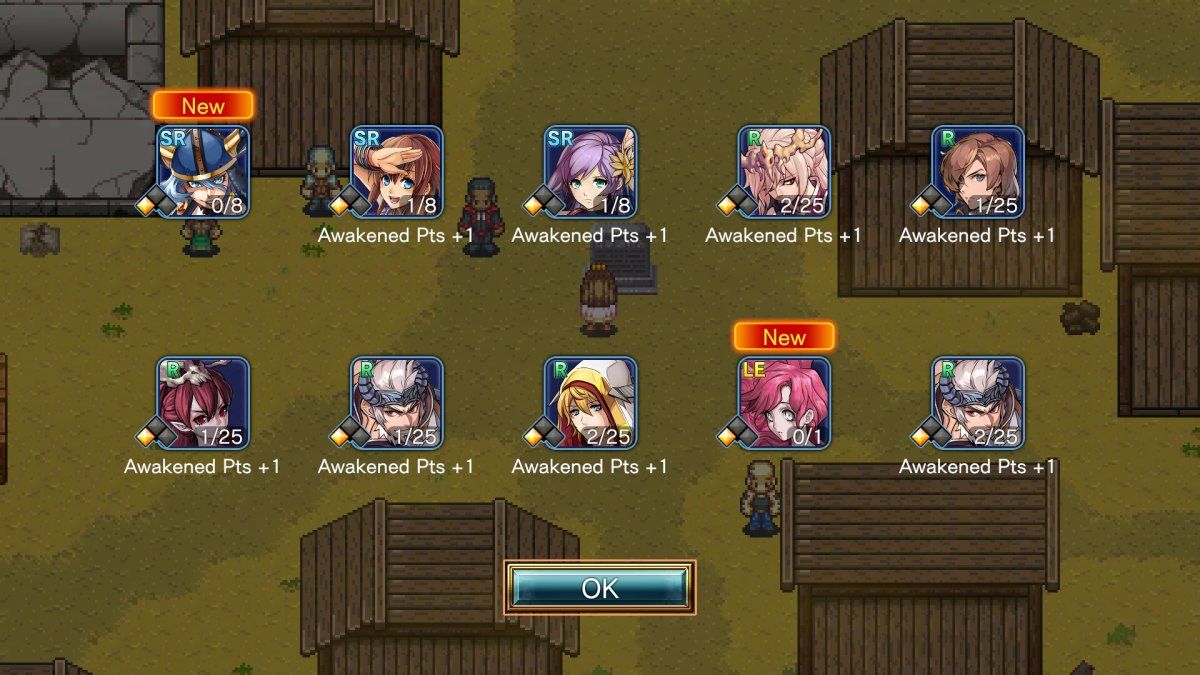The image size is (1200, 675).
Task: Select the new SR horned-helmet warrior card
Action: click(x=202, y=171)
